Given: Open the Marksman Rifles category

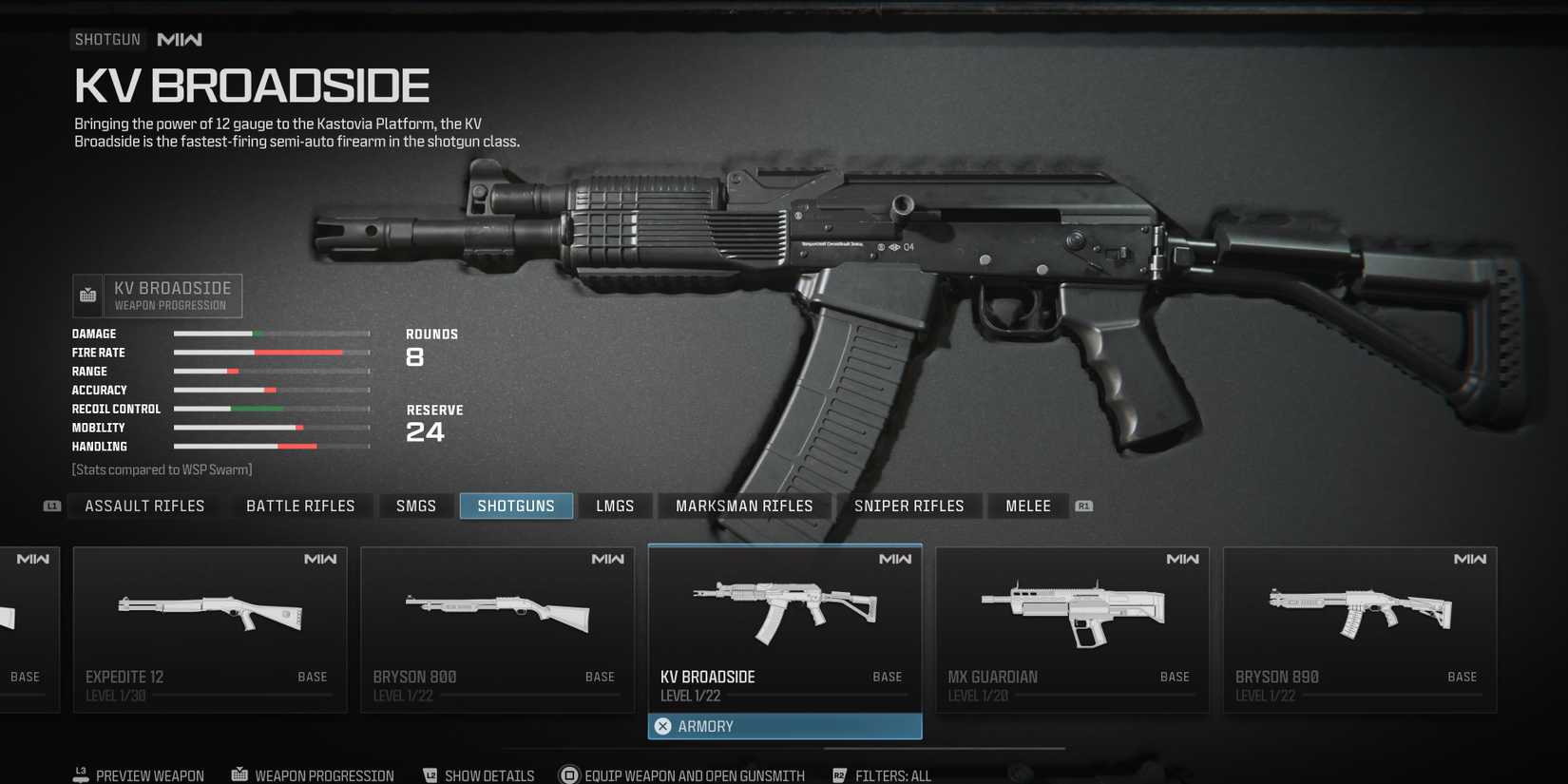Looking at the screenshot, I should tap(744, 506).
